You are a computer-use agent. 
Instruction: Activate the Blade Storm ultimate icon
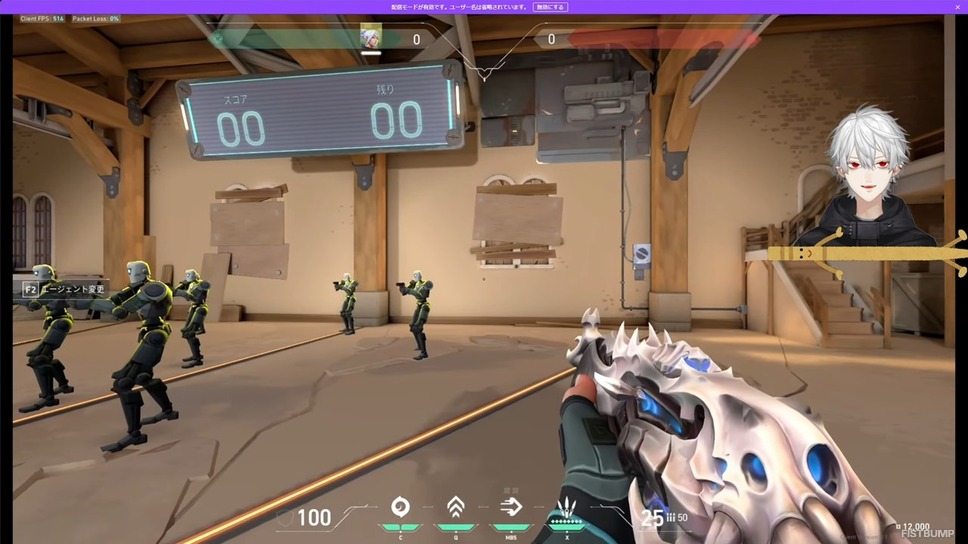(567, 506)
